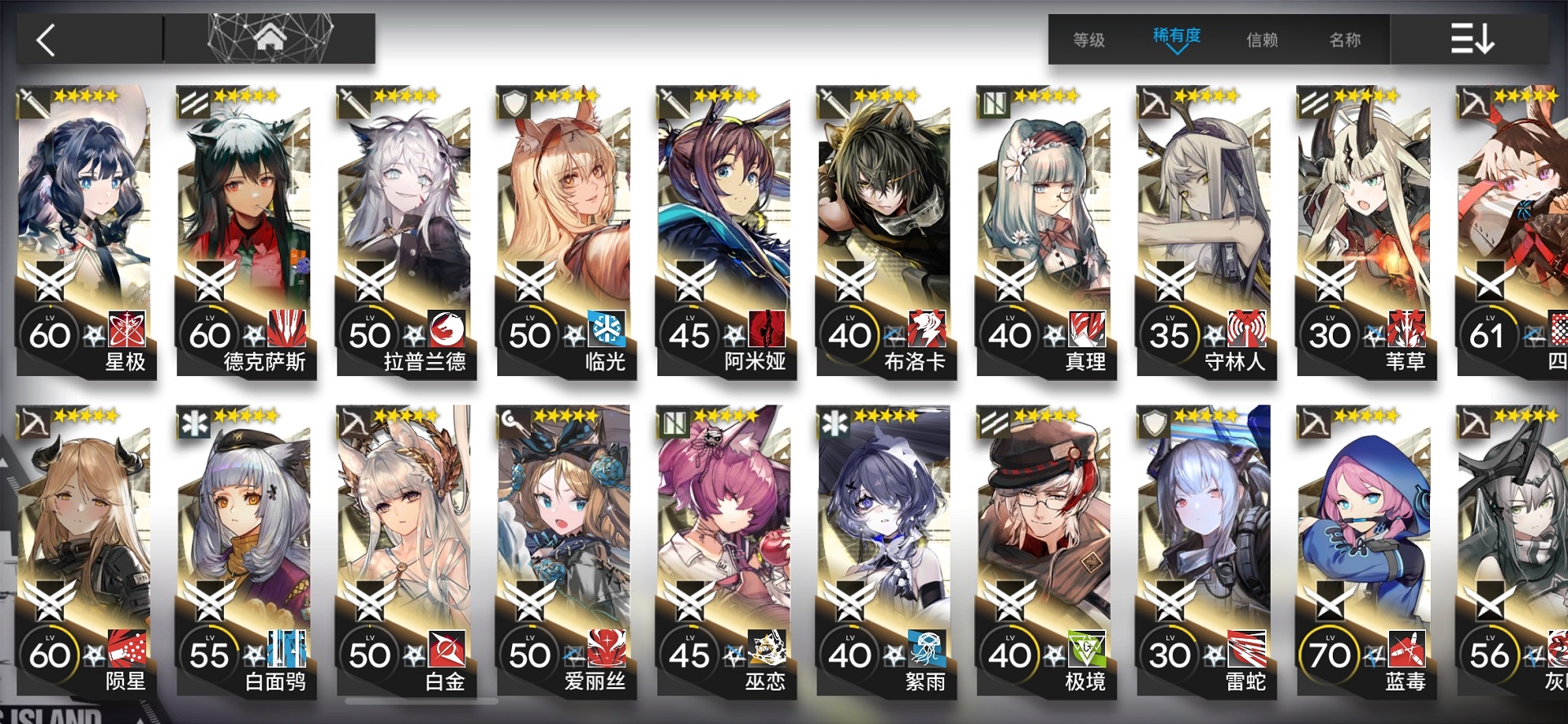Choose operator 絮雨 card
Image resolution: width=1568 pixels, height=724 pixels.
(885, 549)
